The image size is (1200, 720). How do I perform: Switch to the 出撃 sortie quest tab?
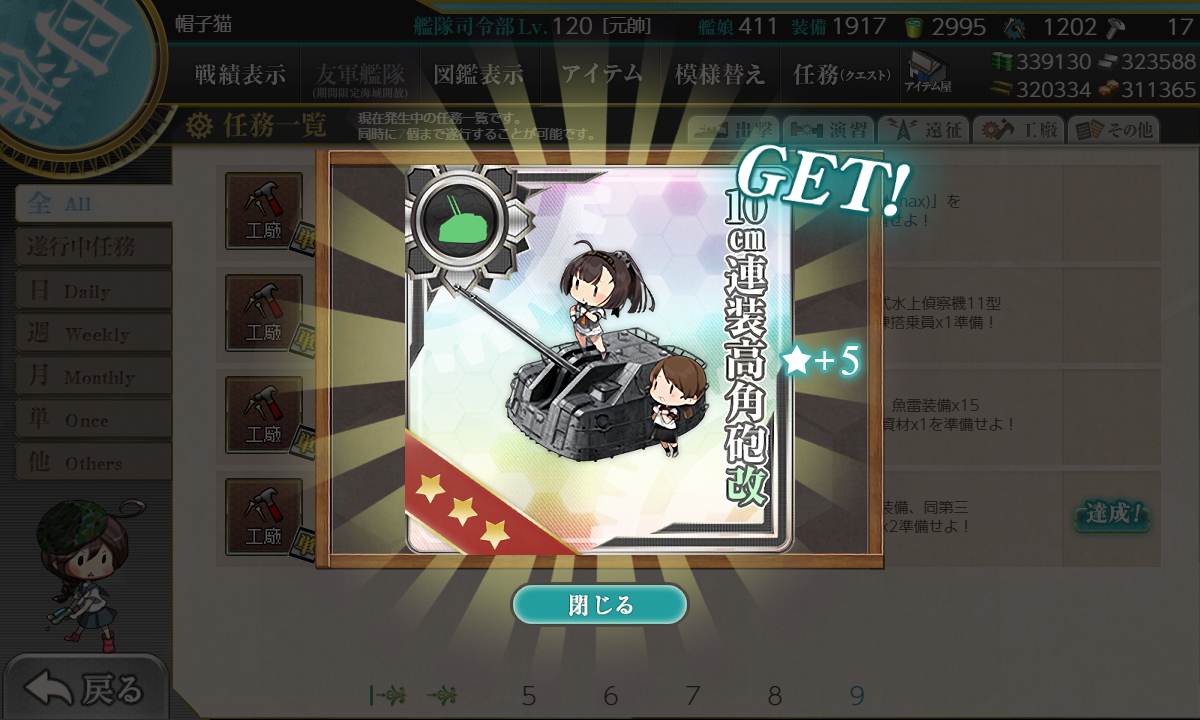click(733, 130)
